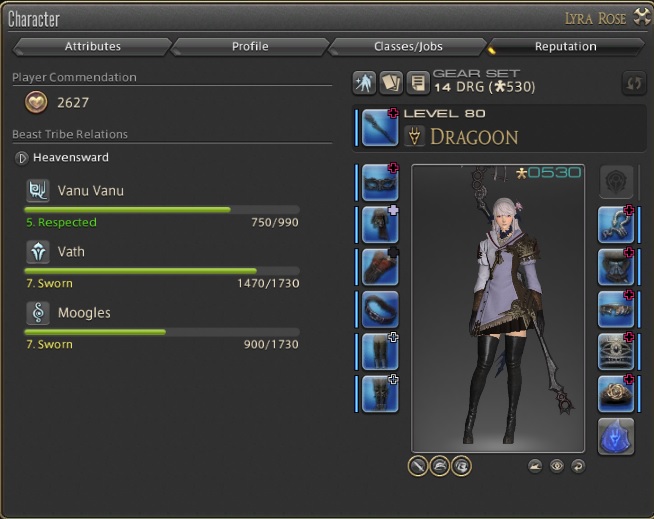654x519 pixels.
Task: Show the Classes/Jobs tab
Action: point(406,47)
